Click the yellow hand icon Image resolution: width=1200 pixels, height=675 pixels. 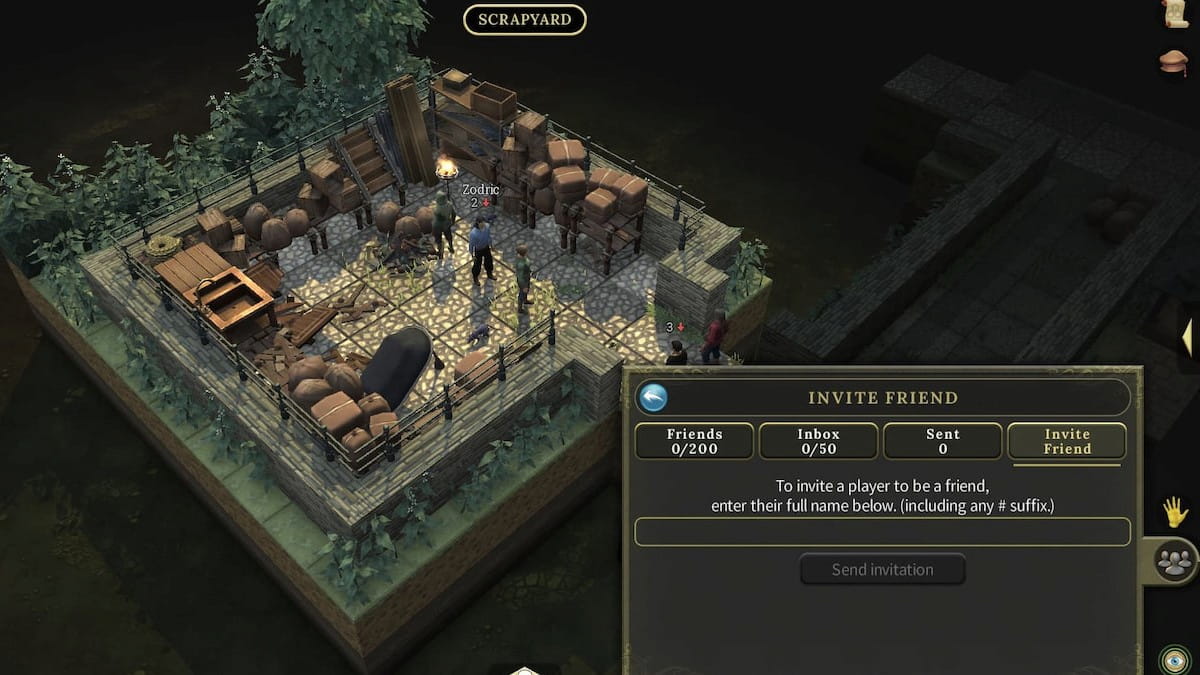coord(1175,512)
